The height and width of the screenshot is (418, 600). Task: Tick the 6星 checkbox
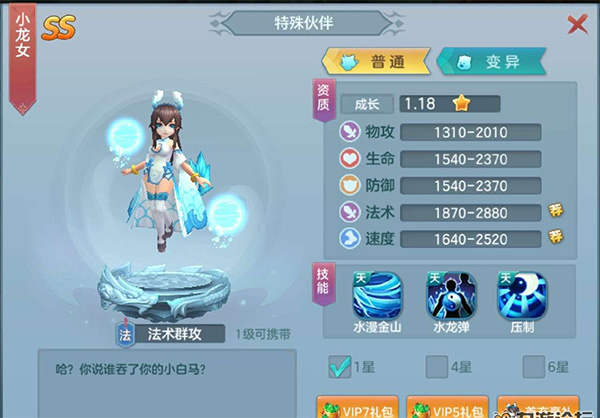[x=533, y=367]
